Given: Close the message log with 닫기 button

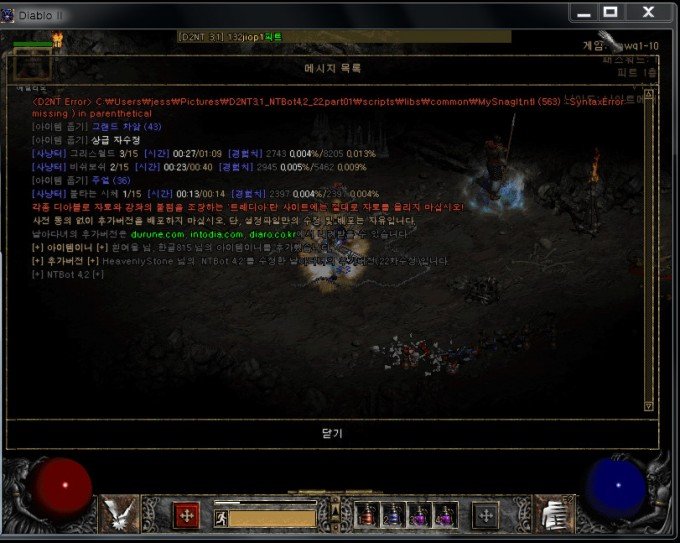Looking at the screenshot, I should tap(332, 434).
